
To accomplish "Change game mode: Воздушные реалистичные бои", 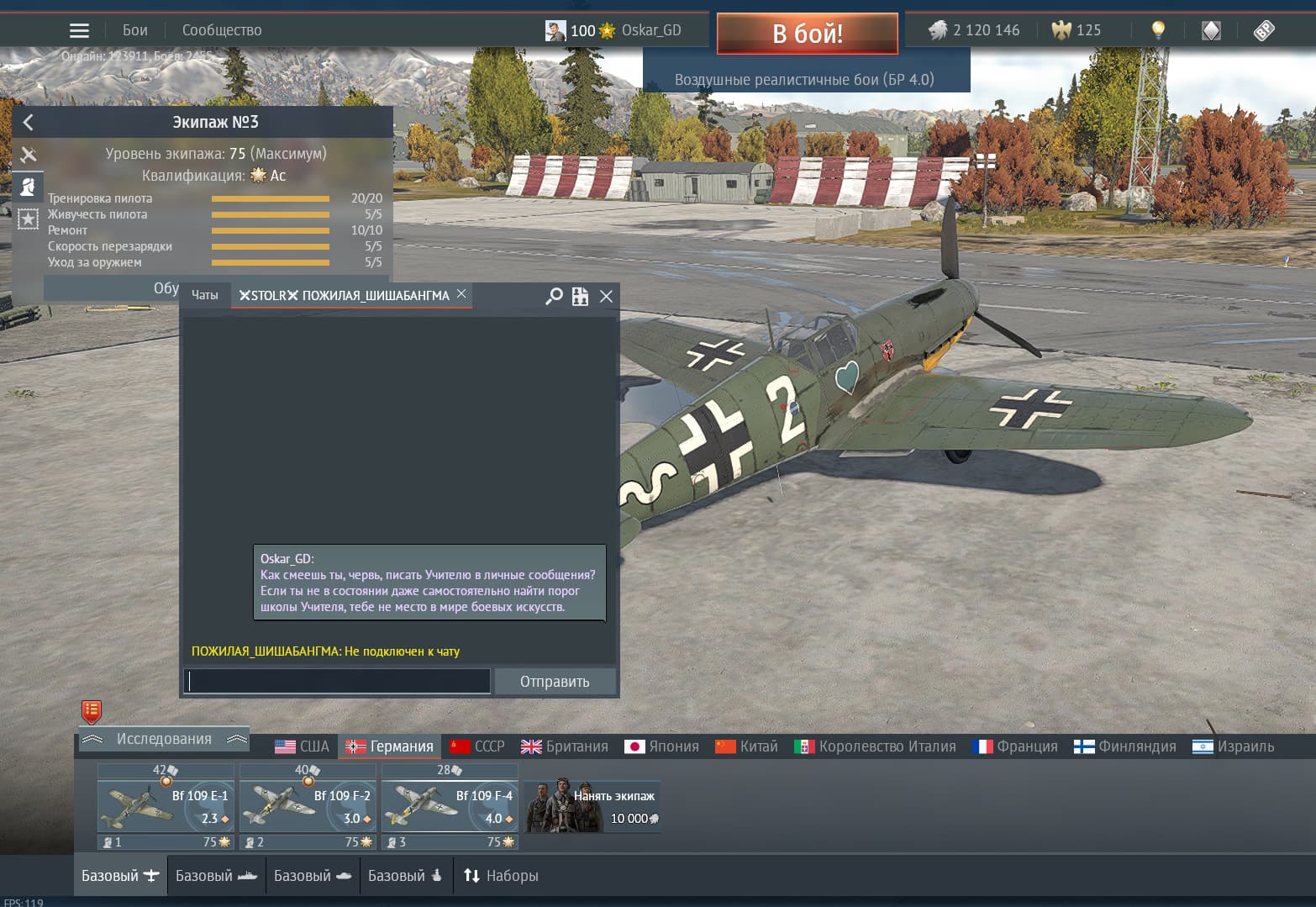I will [804, 80].
